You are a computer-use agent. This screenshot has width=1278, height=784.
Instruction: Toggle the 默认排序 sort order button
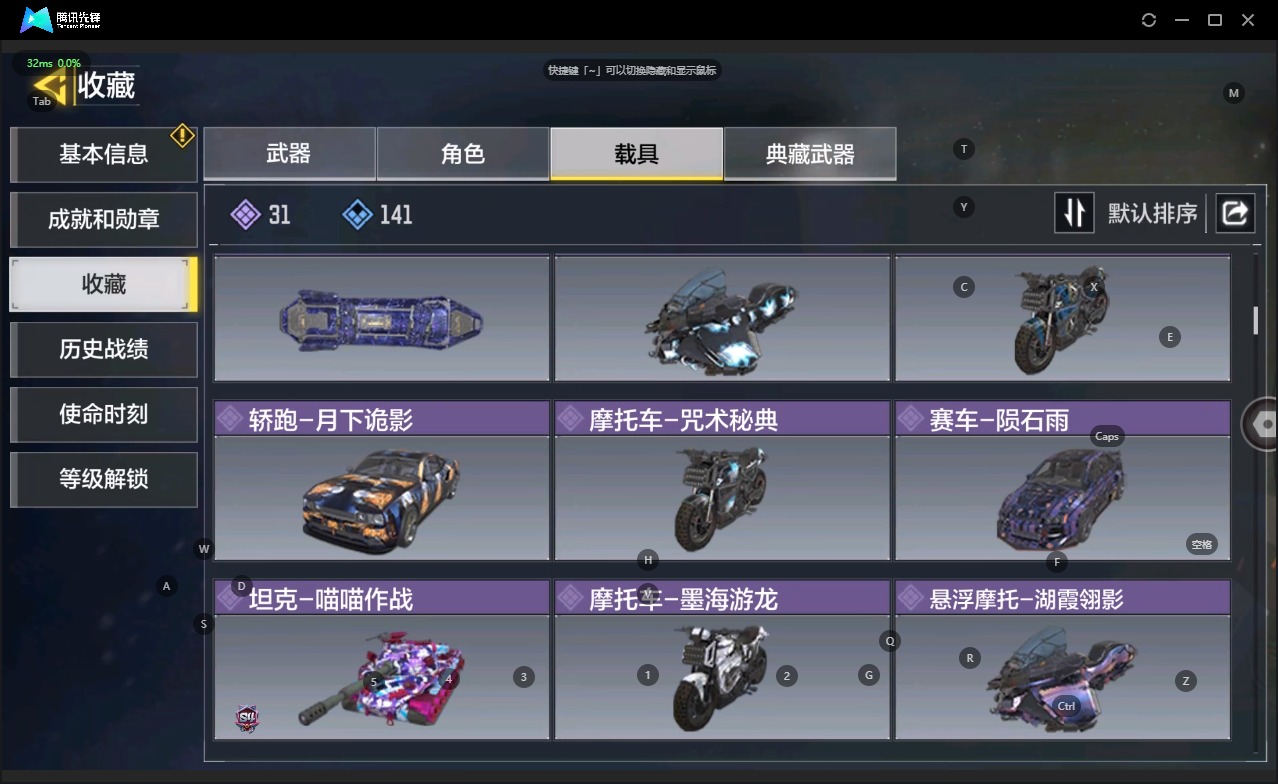[1074, 213]
